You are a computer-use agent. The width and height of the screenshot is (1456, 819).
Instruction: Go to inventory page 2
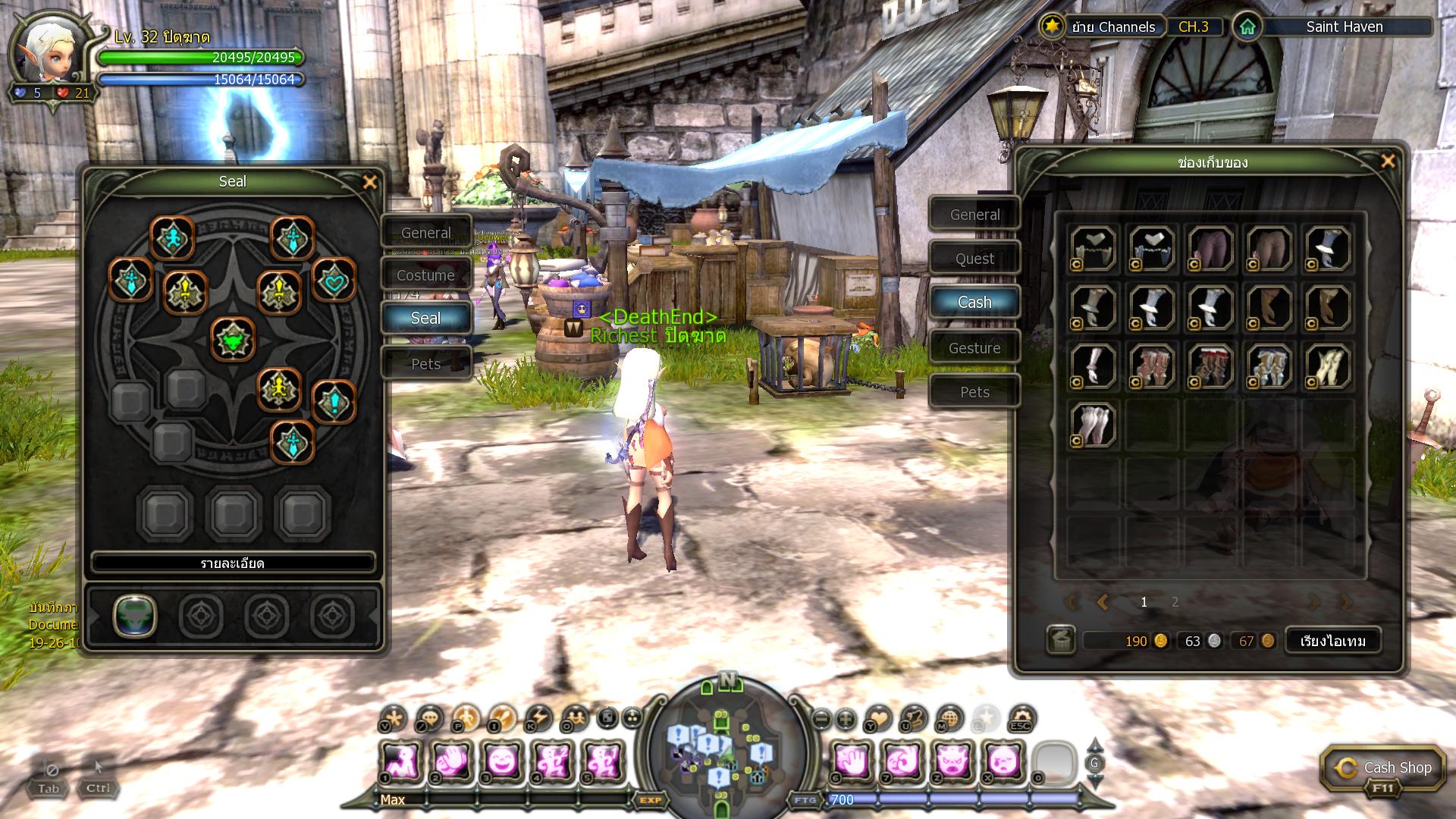pyautogui.click(x=1175, y=602)
